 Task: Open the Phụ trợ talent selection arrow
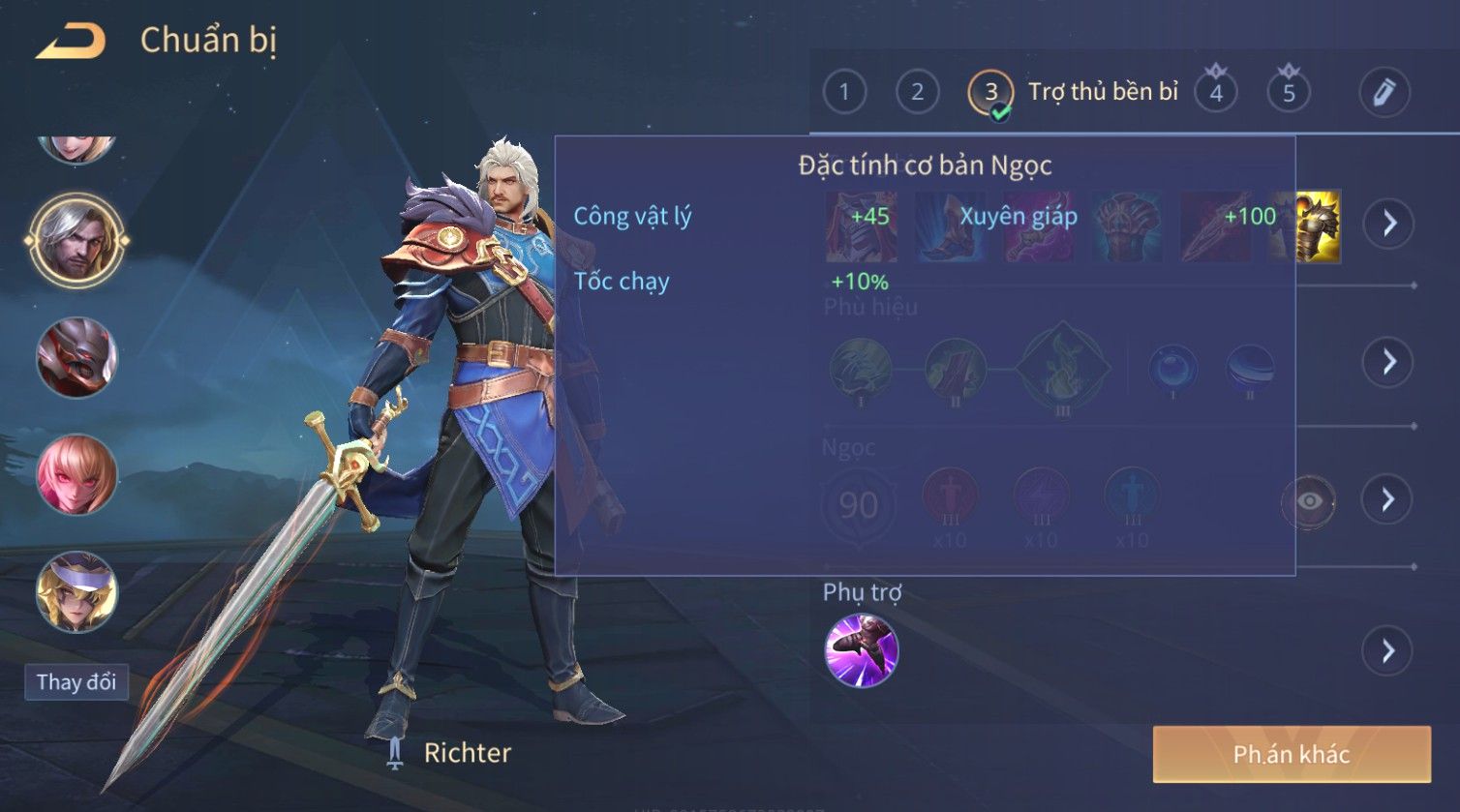coord(1388,650)
